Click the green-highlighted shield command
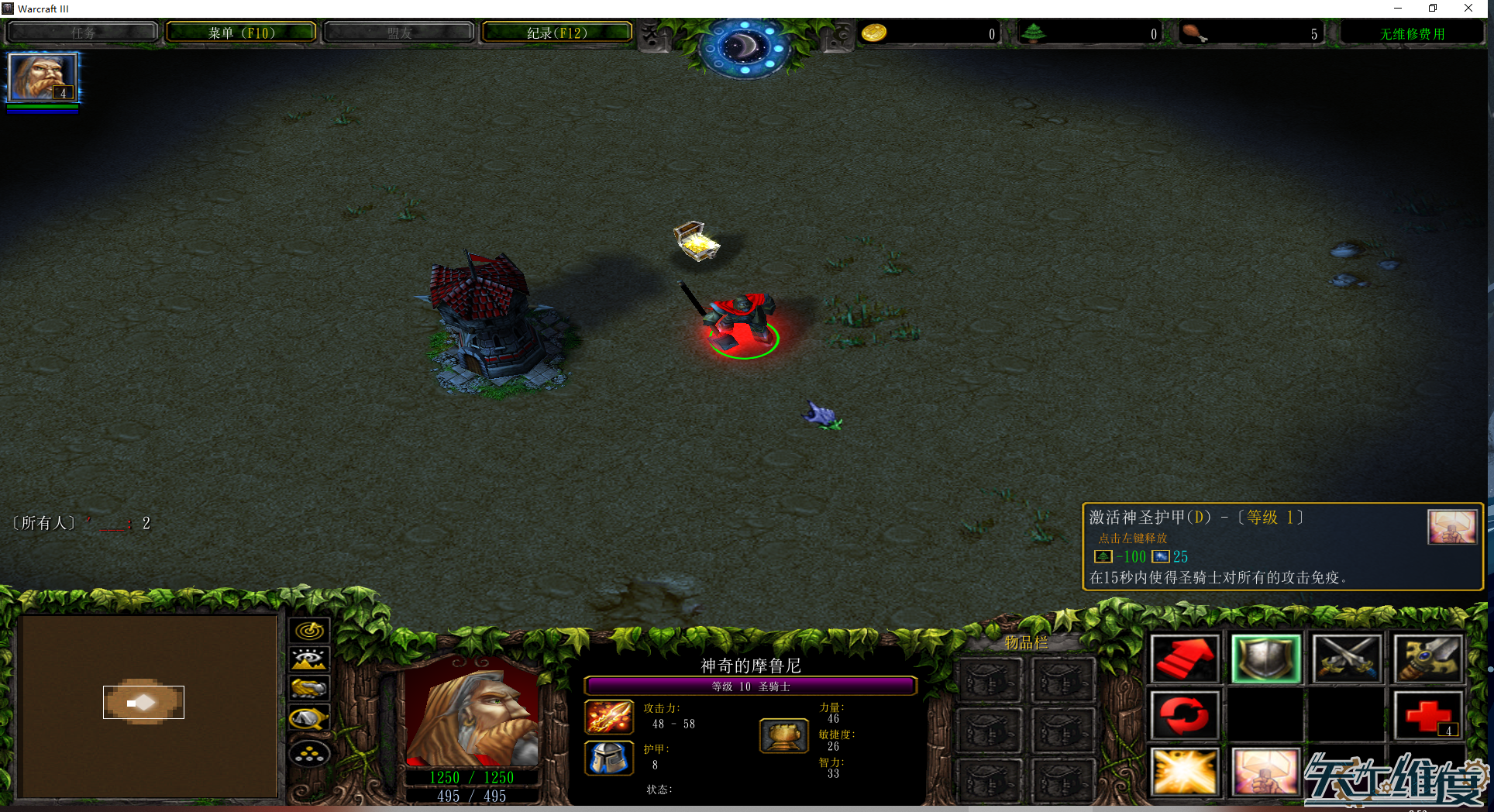 pyautogui.click(x=1265, y=659)
